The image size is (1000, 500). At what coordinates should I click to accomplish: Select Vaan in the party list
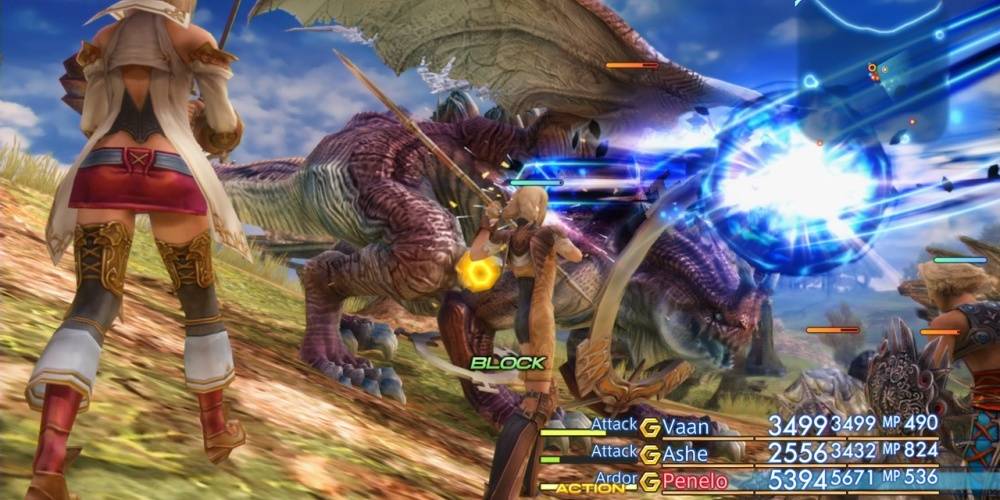[686, 427]
